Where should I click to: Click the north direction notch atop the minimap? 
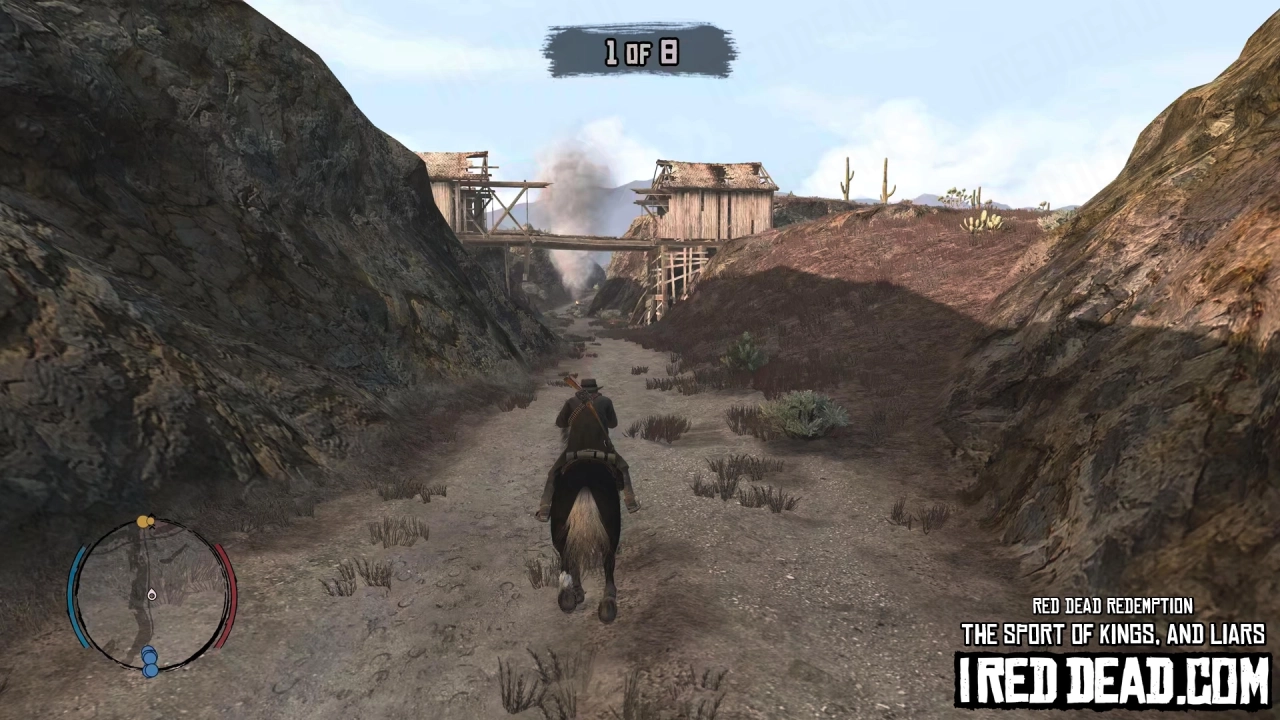point(153,513)
